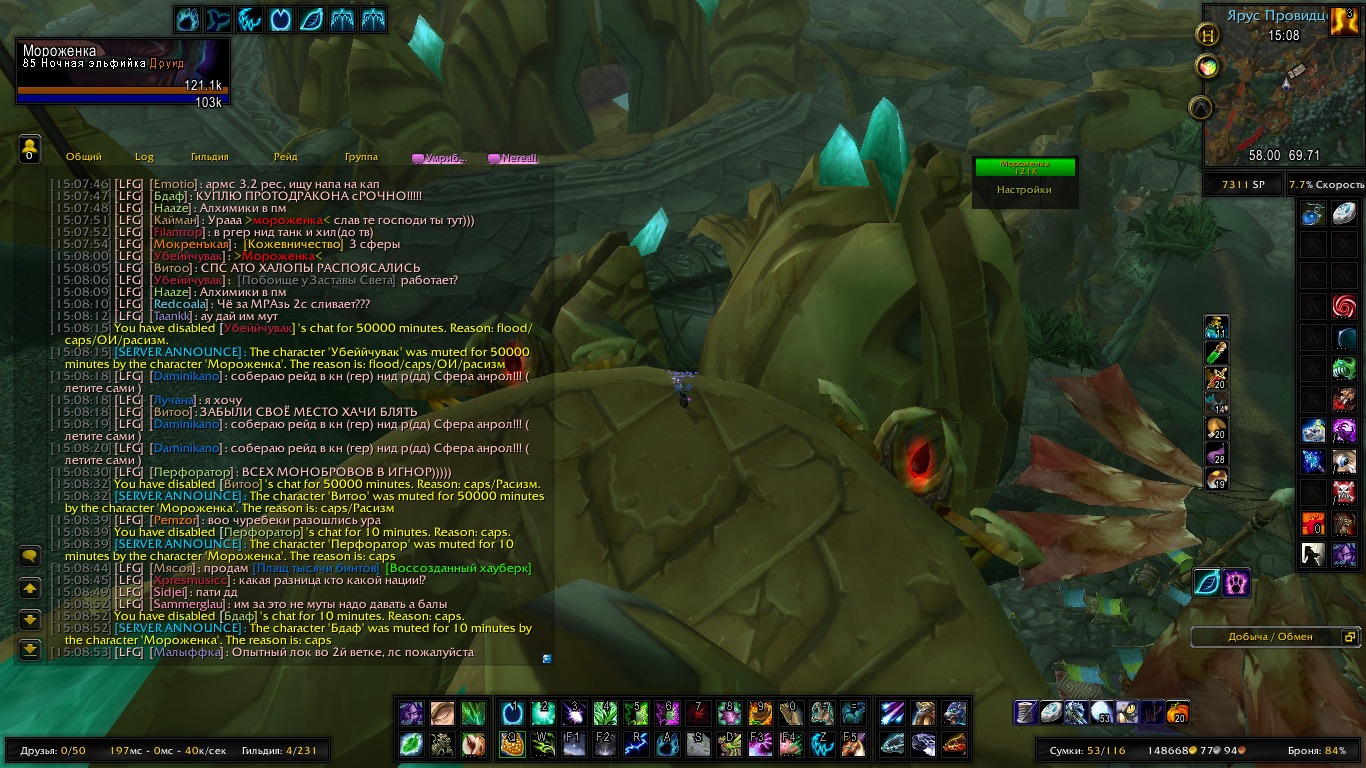
Task: Activate the red ability on key 7
Action: tap(698, 713)
